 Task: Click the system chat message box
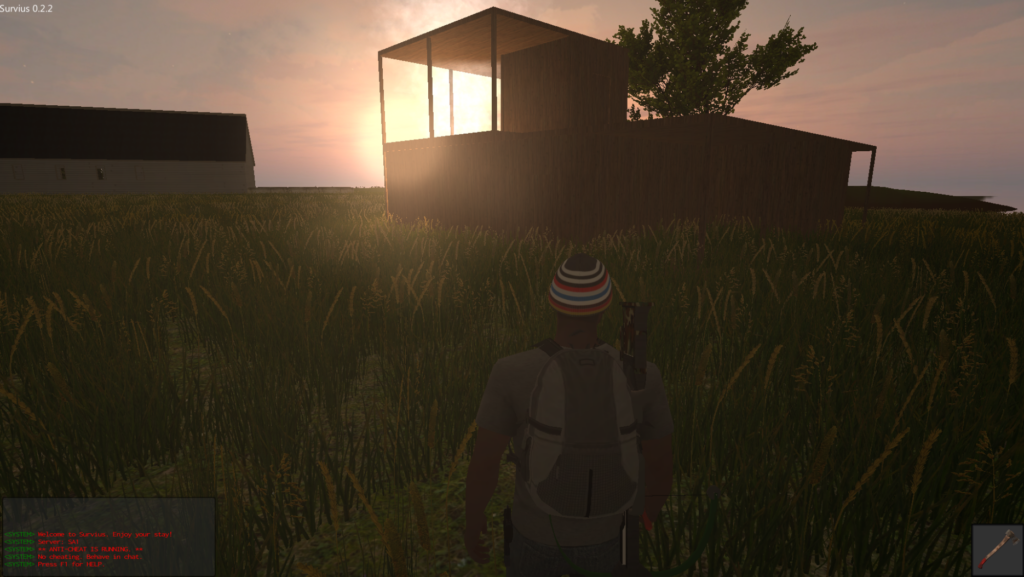point(108,537)
